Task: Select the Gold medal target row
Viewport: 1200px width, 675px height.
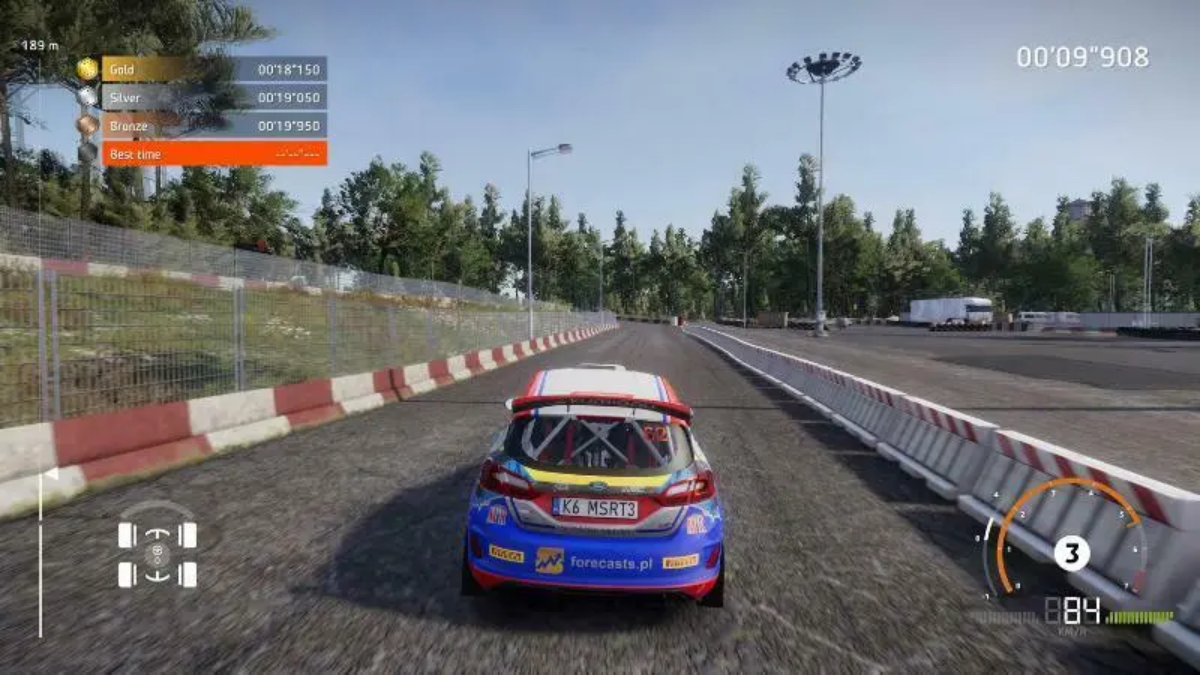Action: (x=213, y=70)
